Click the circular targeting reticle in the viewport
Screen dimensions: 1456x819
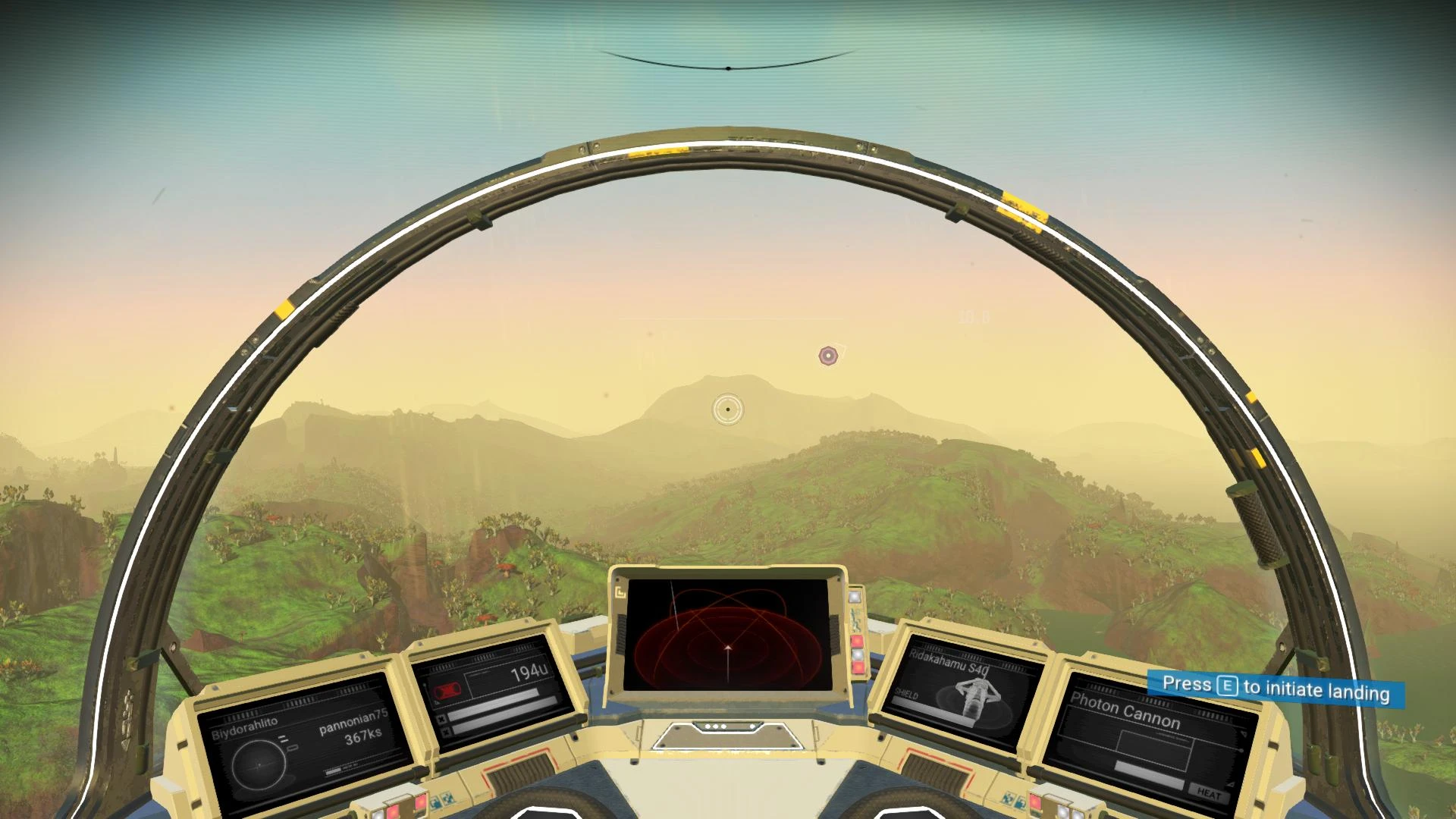[726, 408]
